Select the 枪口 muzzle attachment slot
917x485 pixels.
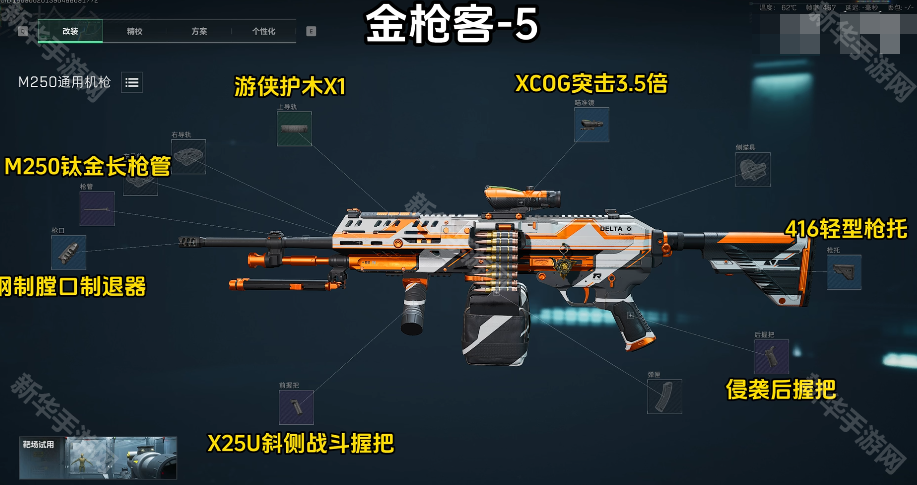[x=68, y=252]
